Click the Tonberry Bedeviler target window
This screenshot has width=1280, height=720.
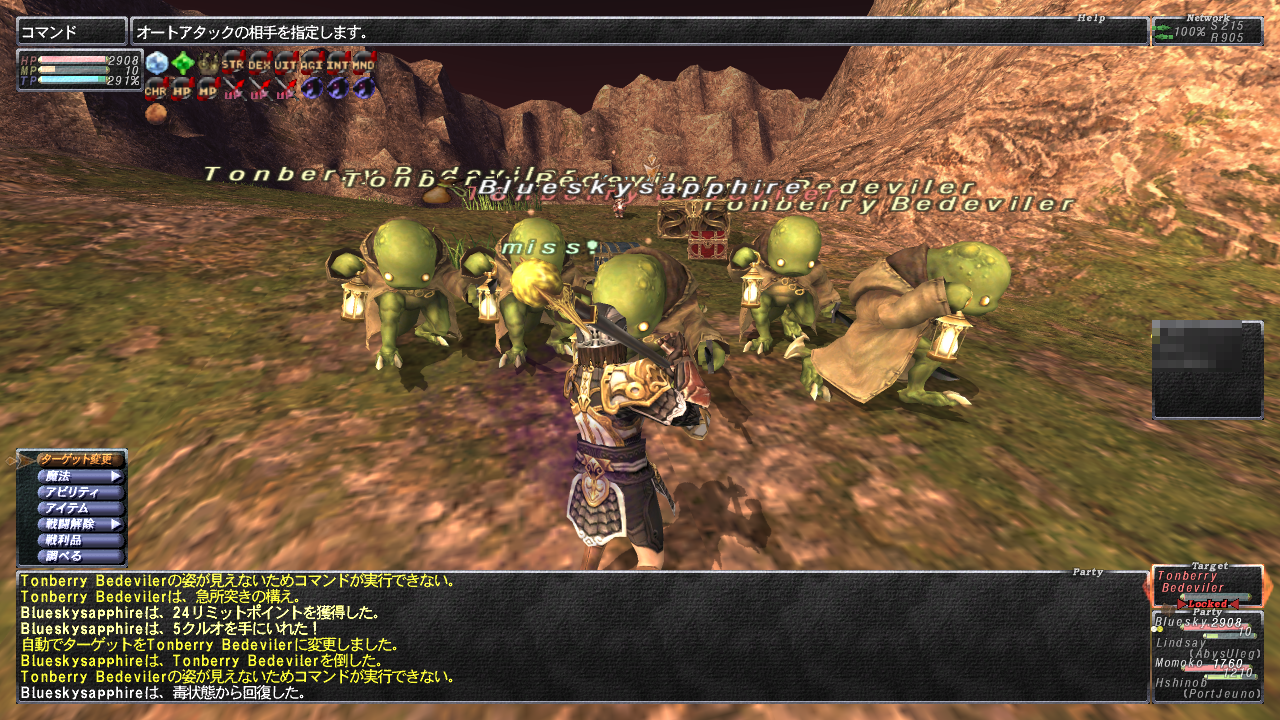(x=1206, y=586)
